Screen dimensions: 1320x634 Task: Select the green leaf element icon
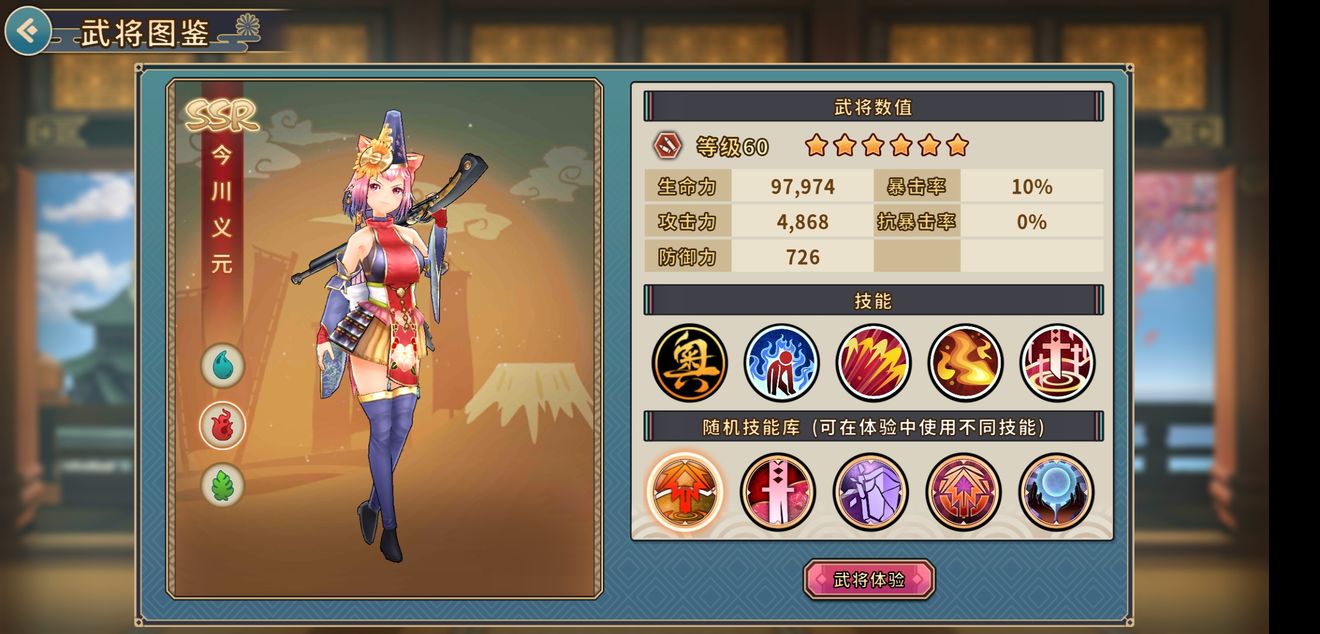222,485
